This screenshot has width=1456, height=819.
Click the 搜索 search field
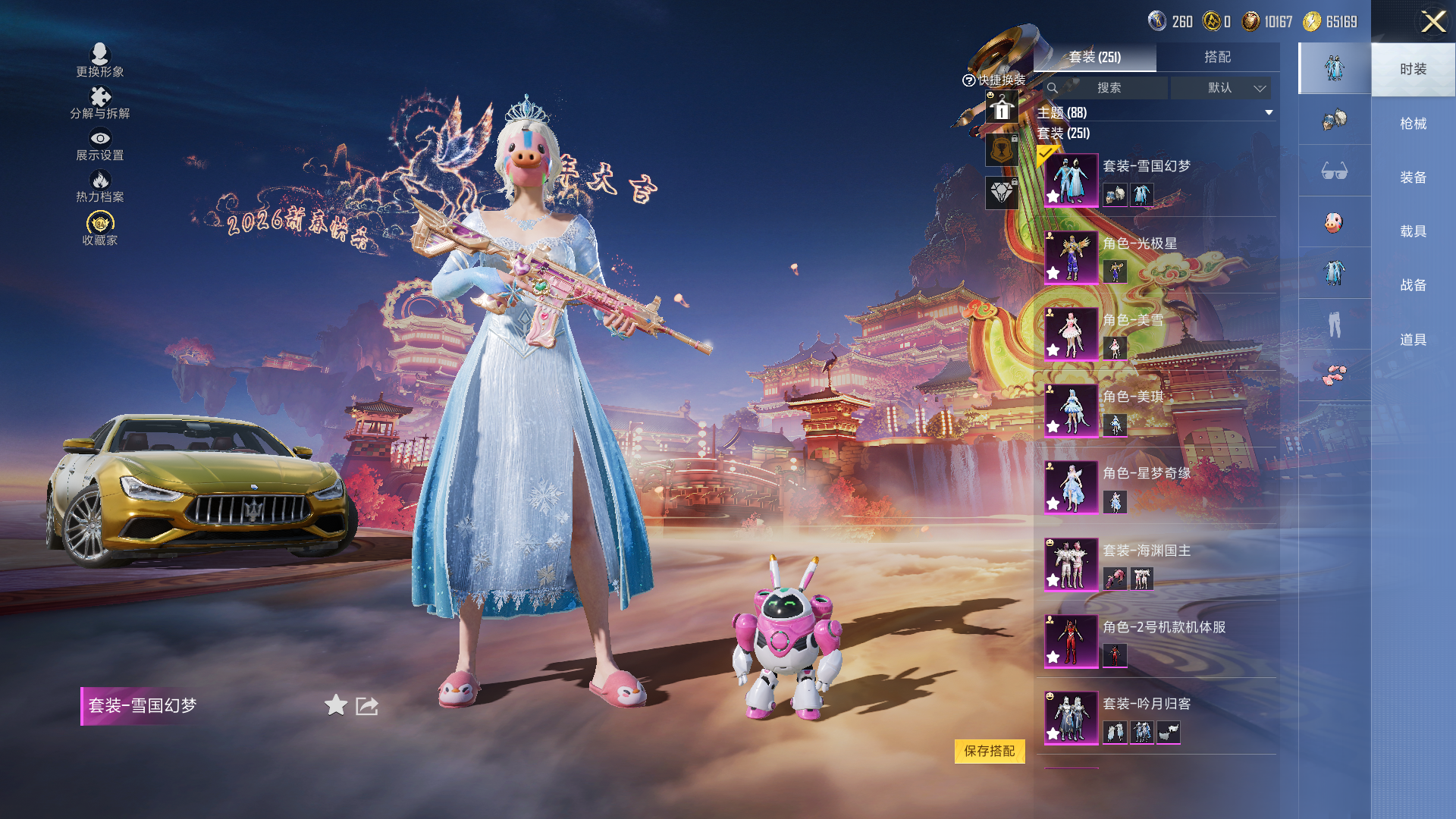tap(1108, 88)
